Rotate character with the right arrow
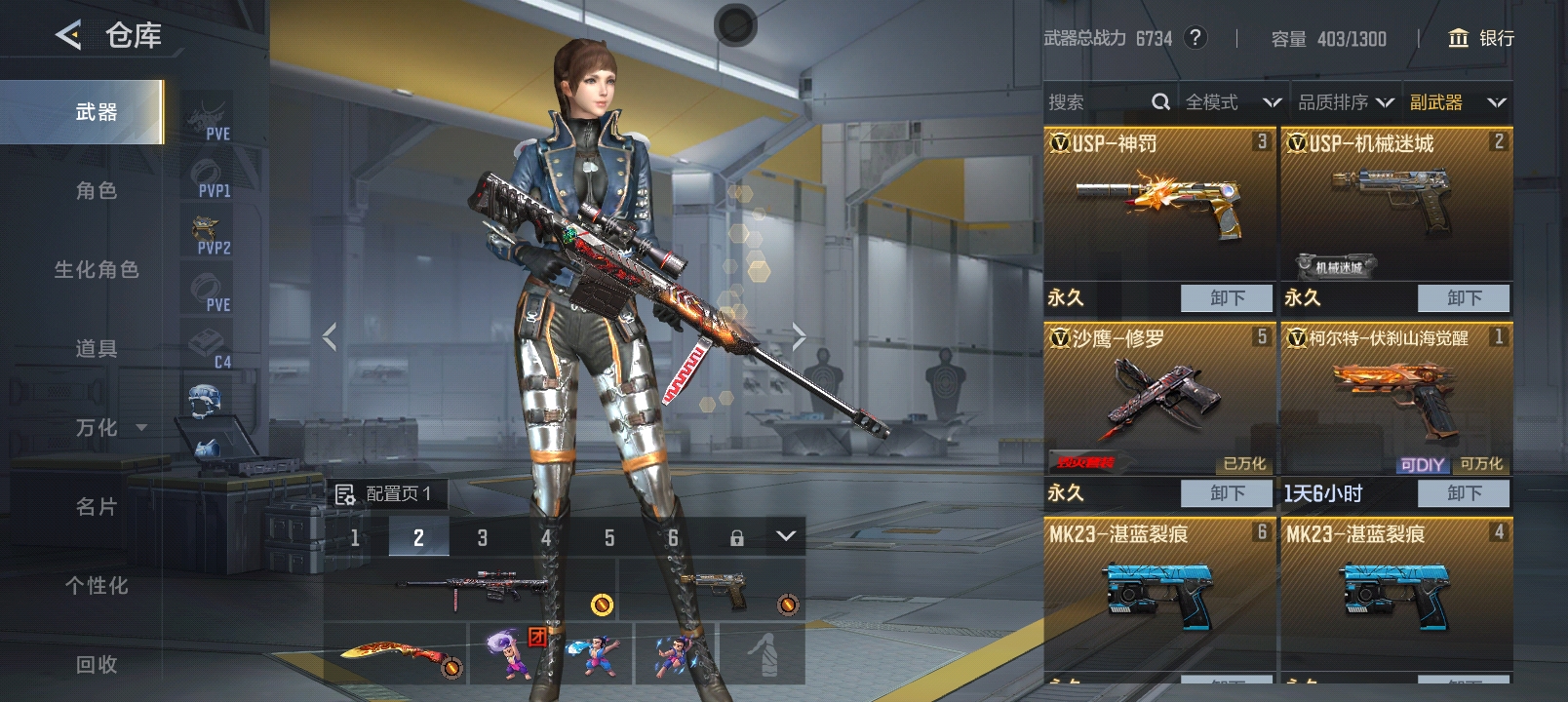This screenshot has width=1568, height=702. tap(799, 337)
